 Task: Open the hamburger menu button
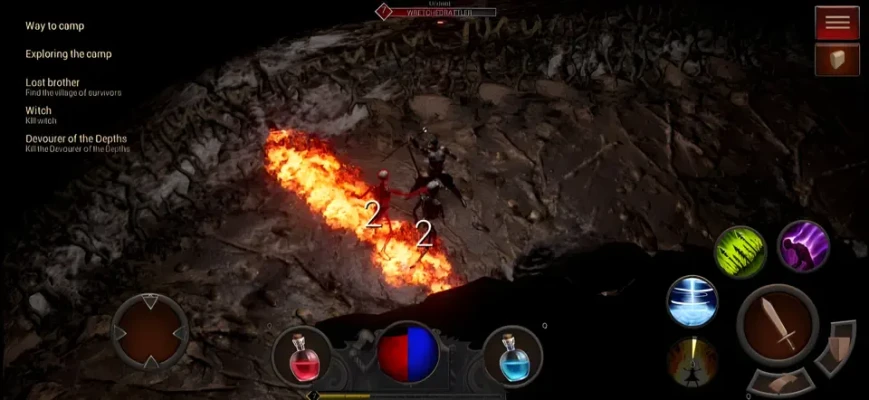837,22
